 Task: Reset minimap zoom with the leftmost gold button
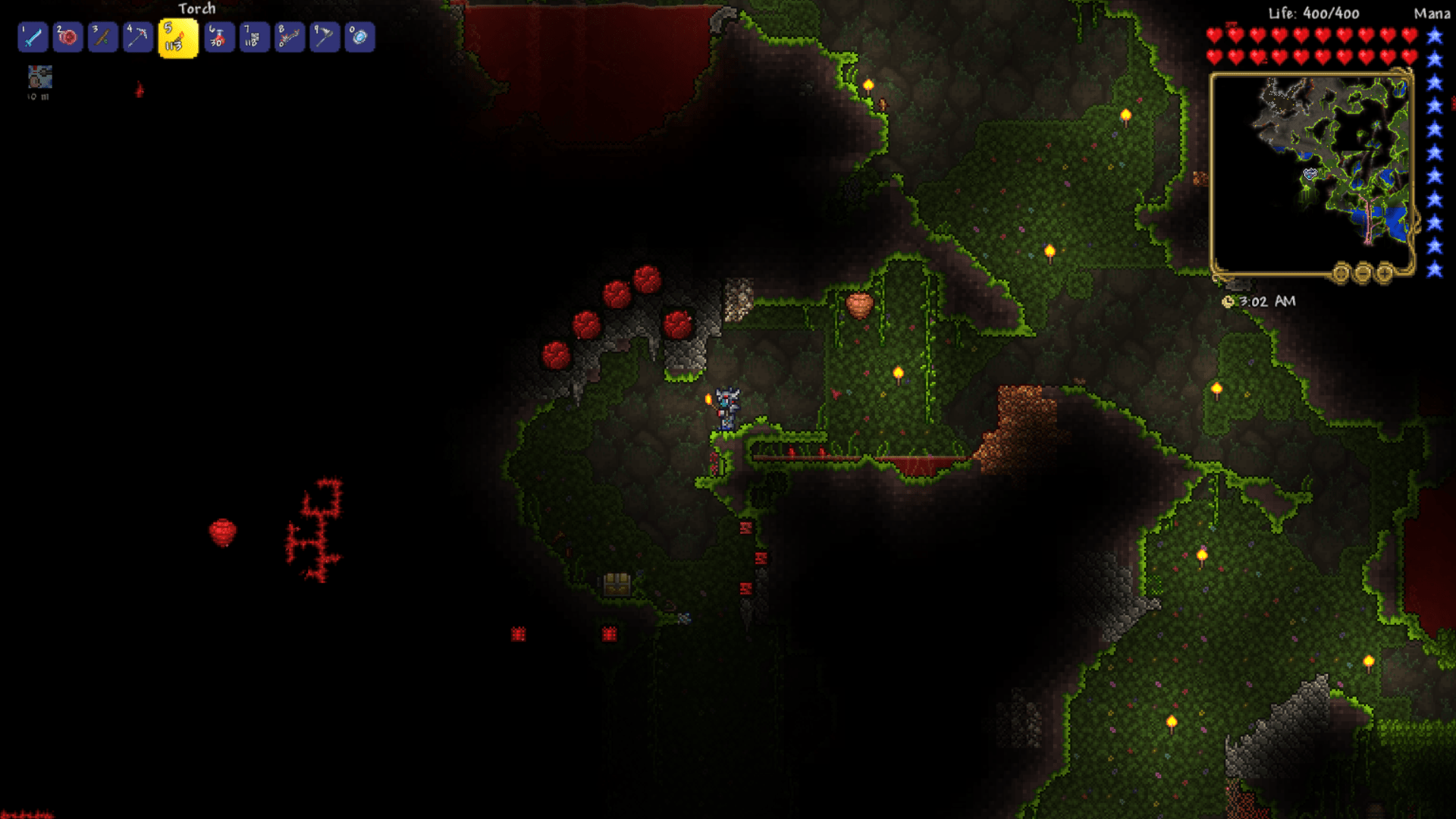[x=1341, y=273]
